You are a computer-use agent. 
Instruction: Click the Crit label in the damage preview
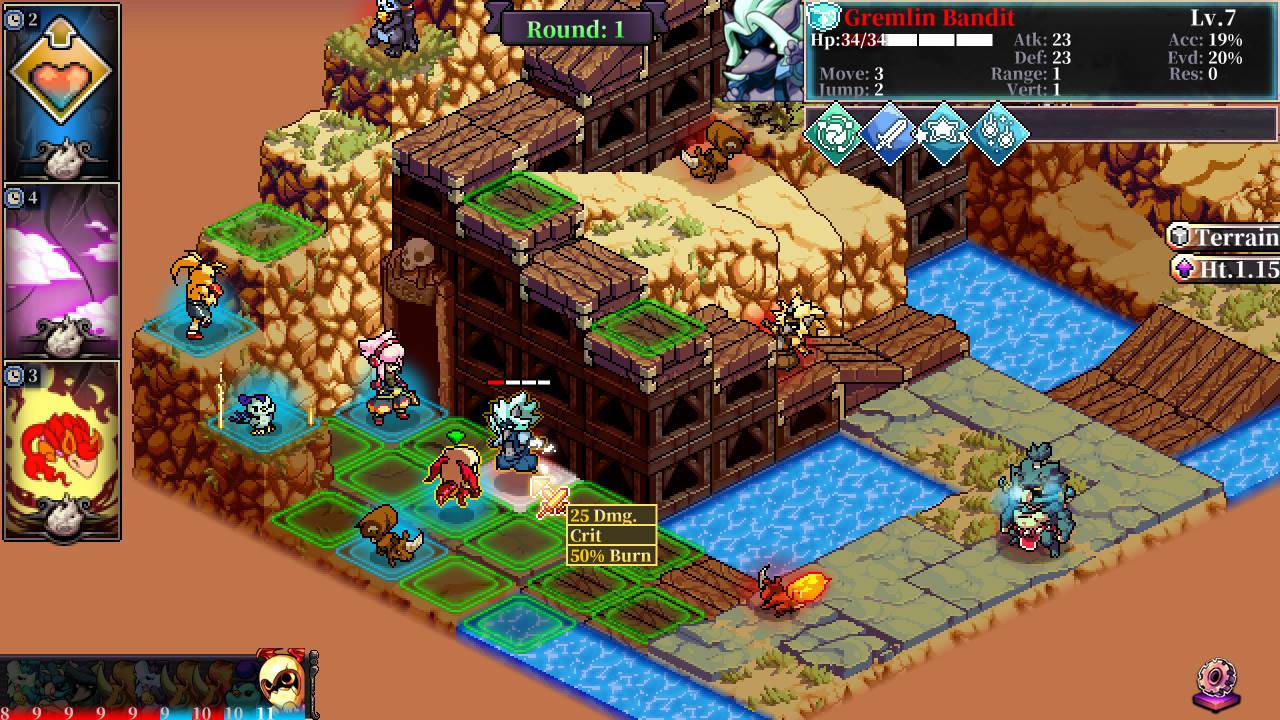point(585,534)
